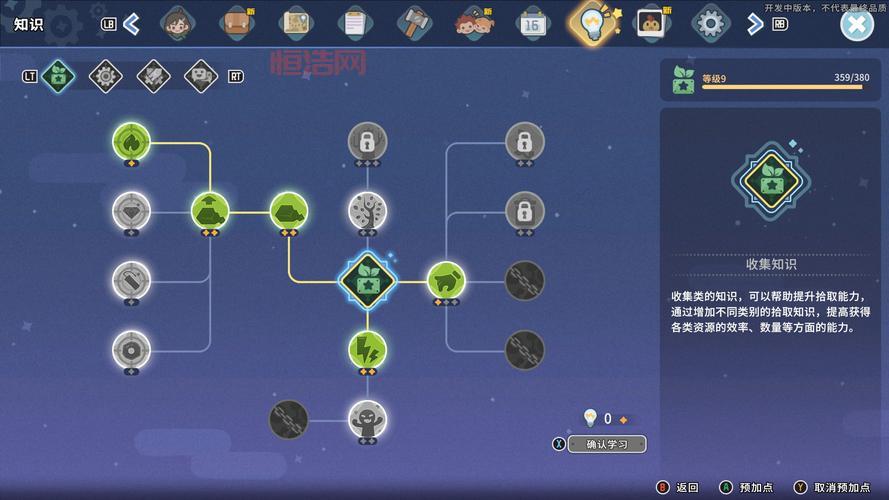The height and width of the screenshot is (500, 889).
Task: Switch to the gear knowledge category
Action: pos(106,75)
